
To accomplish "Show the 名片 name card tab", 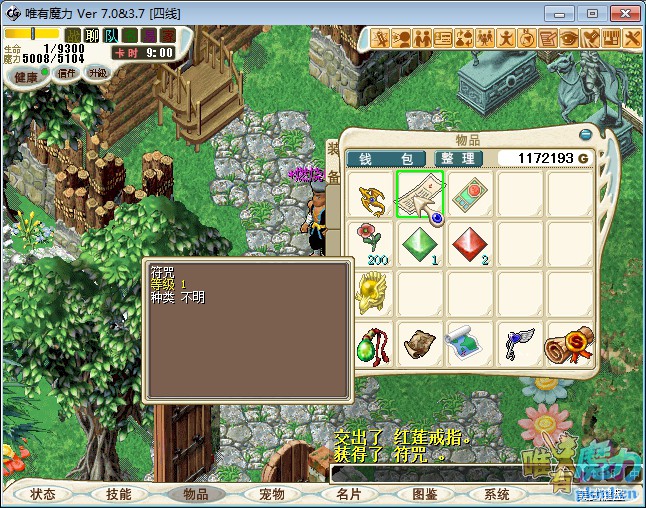I will (x=348, y=494).
